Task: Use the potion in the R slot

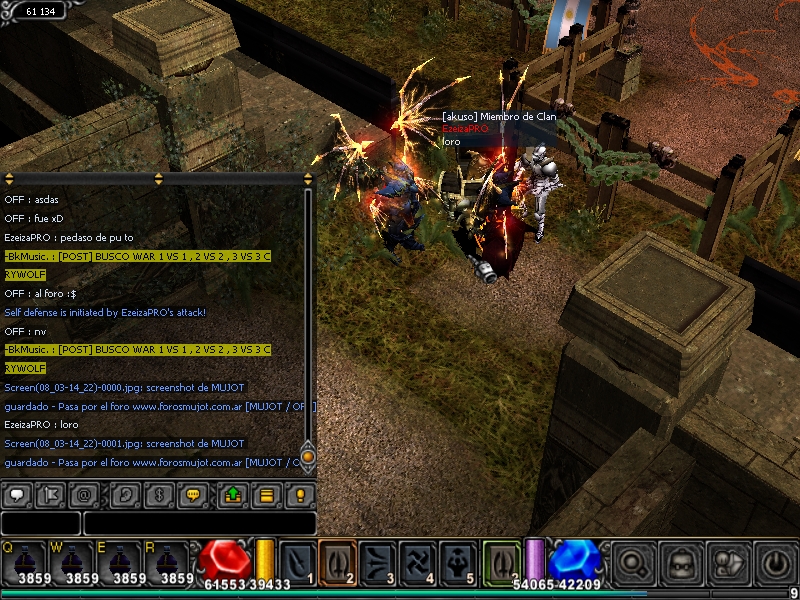Action: click(176, 562)
